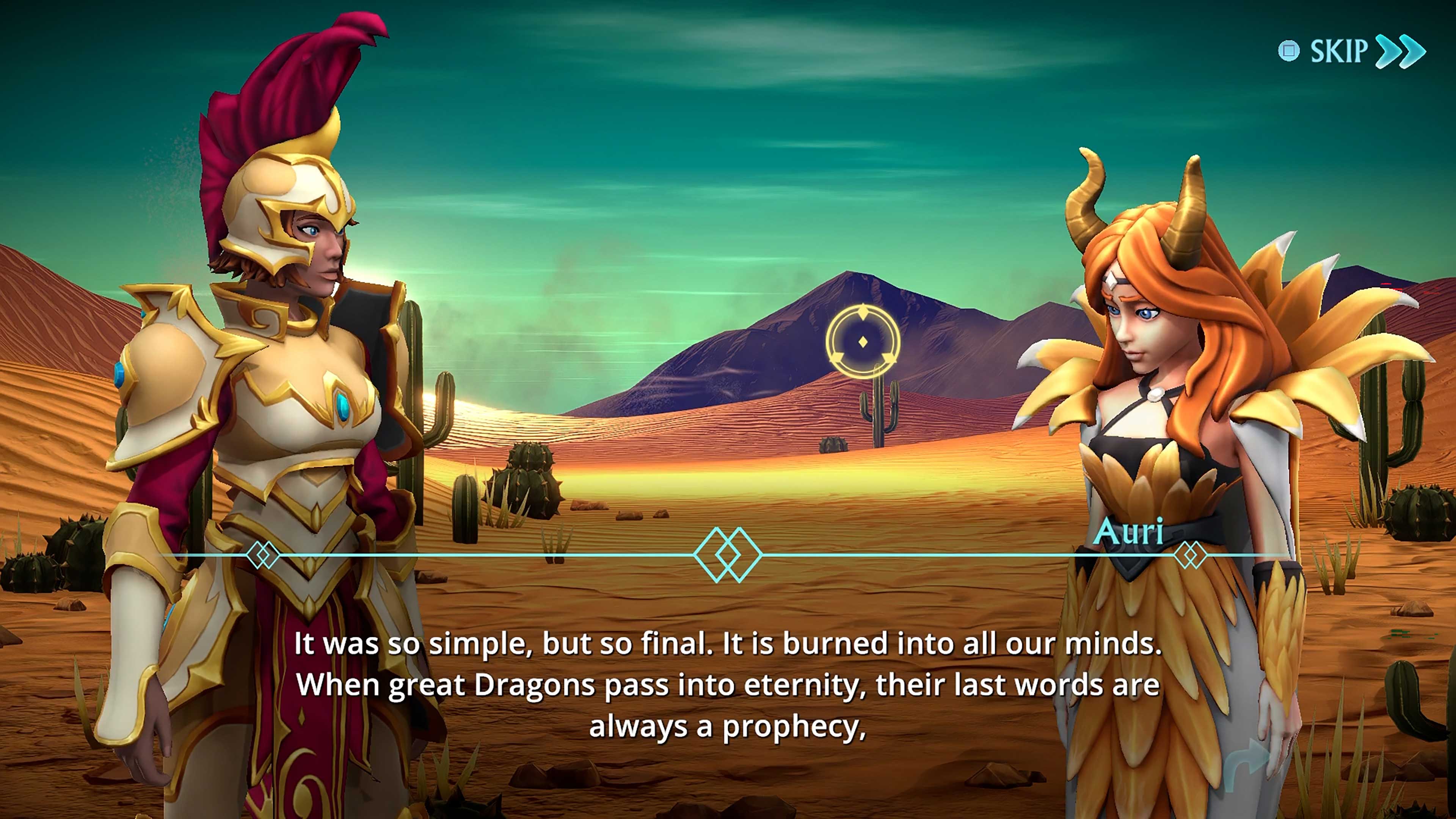The height and width of the screenshot is (819, 1456).
Task: Select the horned character Auri on the right
Action: [x=1170, y=424]
